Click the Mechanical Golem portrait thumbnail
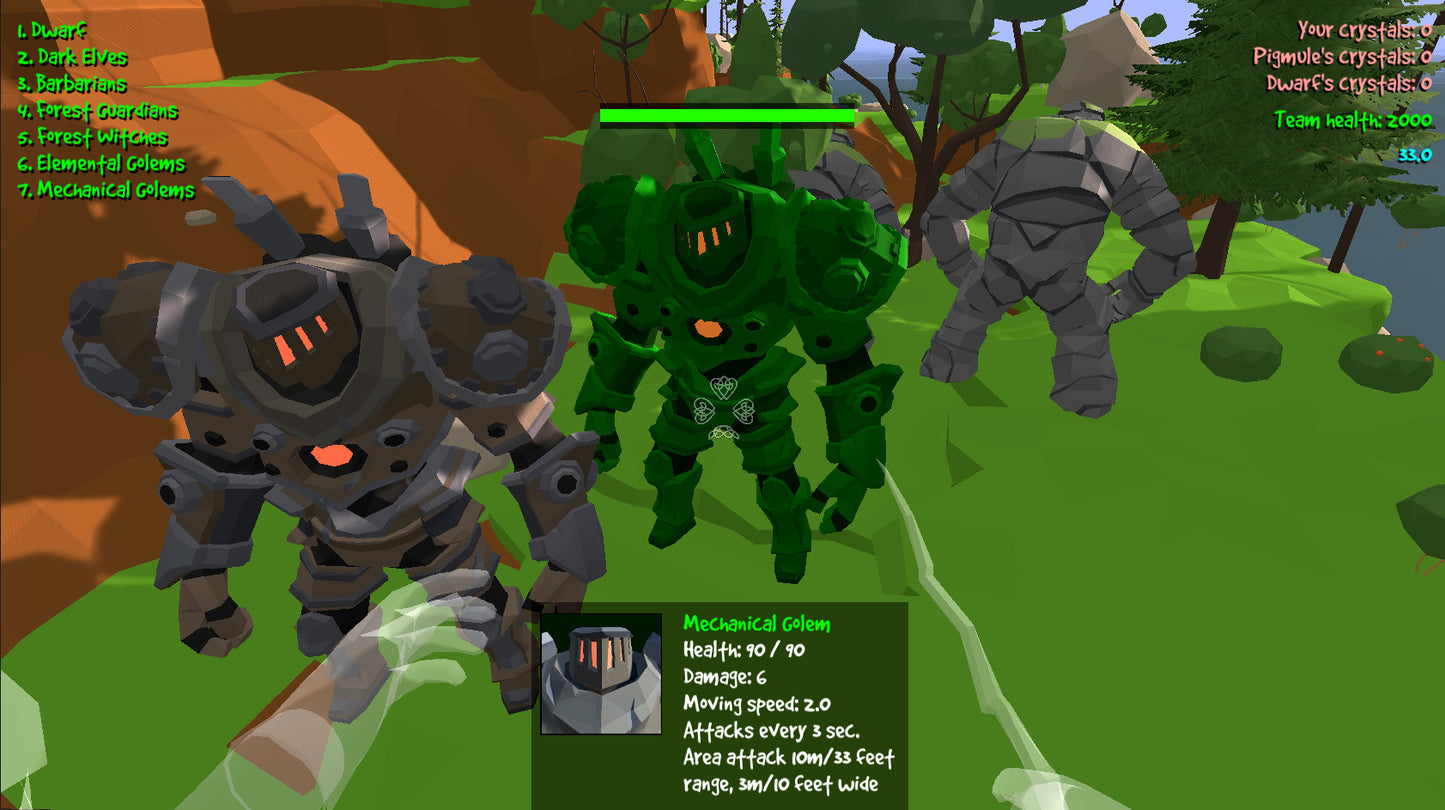Viewport: 1445px width, 810px height. [x=601, y=674]
